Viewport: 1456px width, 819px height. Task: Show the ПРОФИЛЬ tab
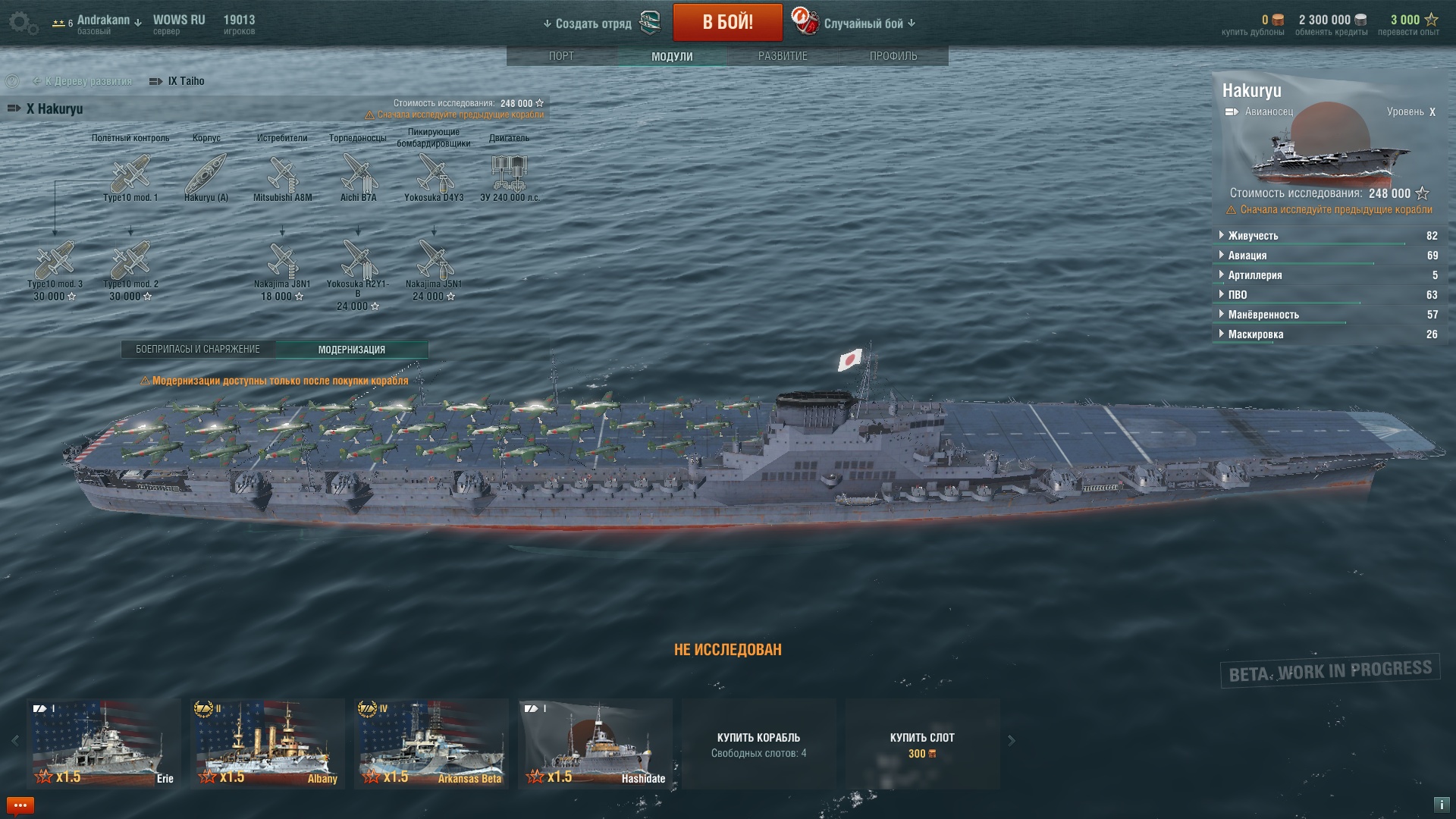click(x=893, y=56)
